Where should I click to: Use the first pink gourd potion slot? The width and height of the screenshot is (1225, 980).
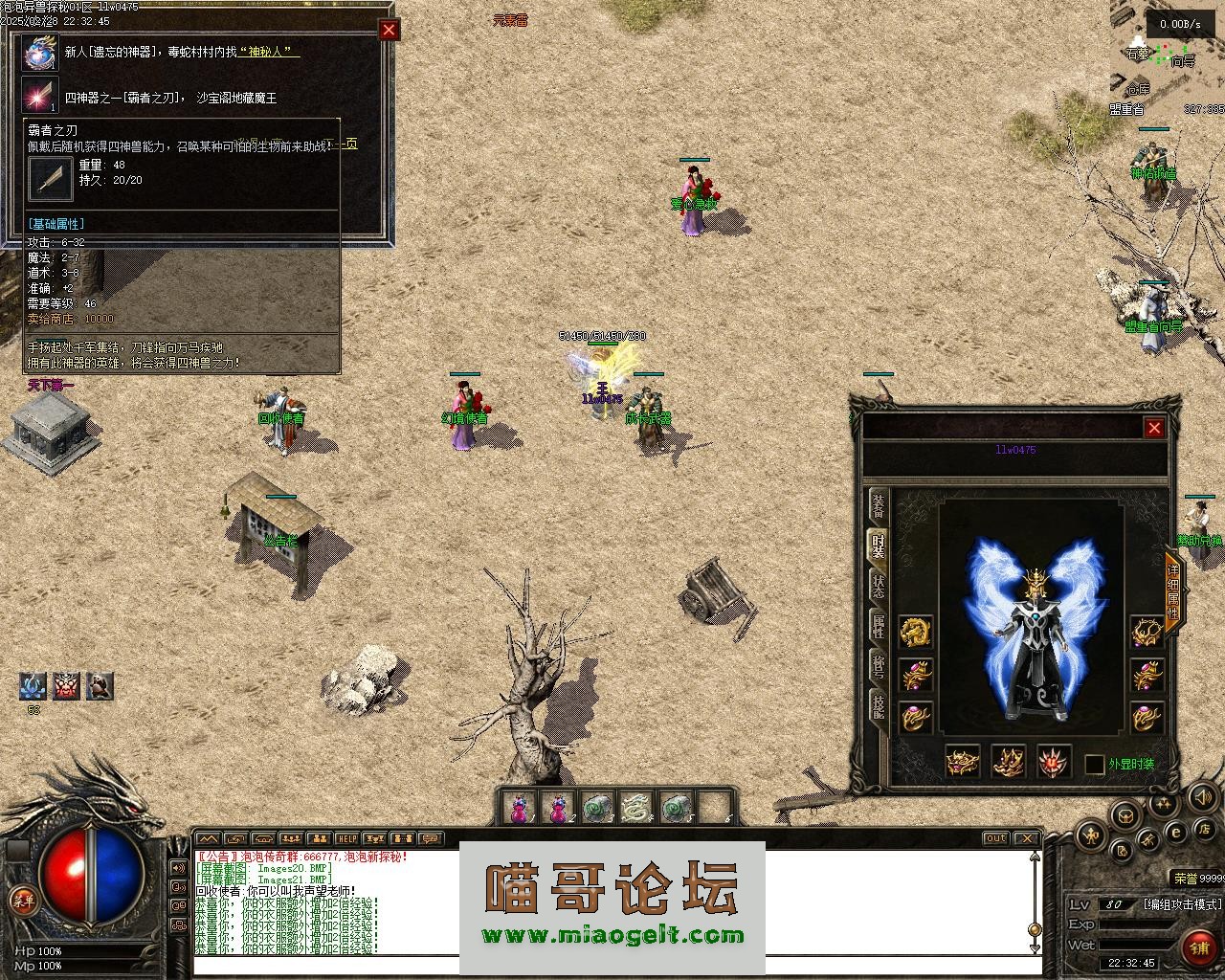[520, 809]
